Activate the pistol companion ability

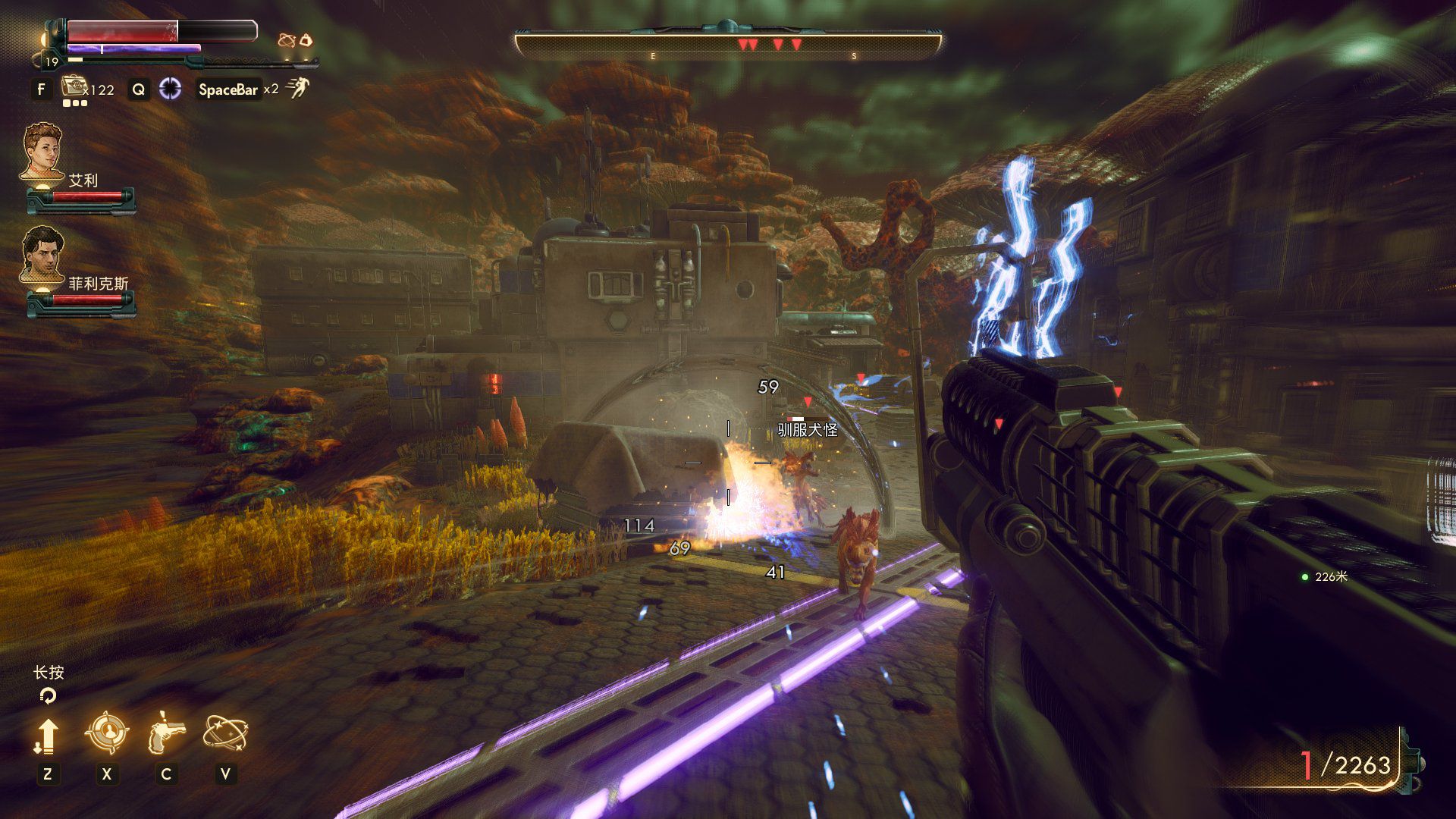click(166, 733)
